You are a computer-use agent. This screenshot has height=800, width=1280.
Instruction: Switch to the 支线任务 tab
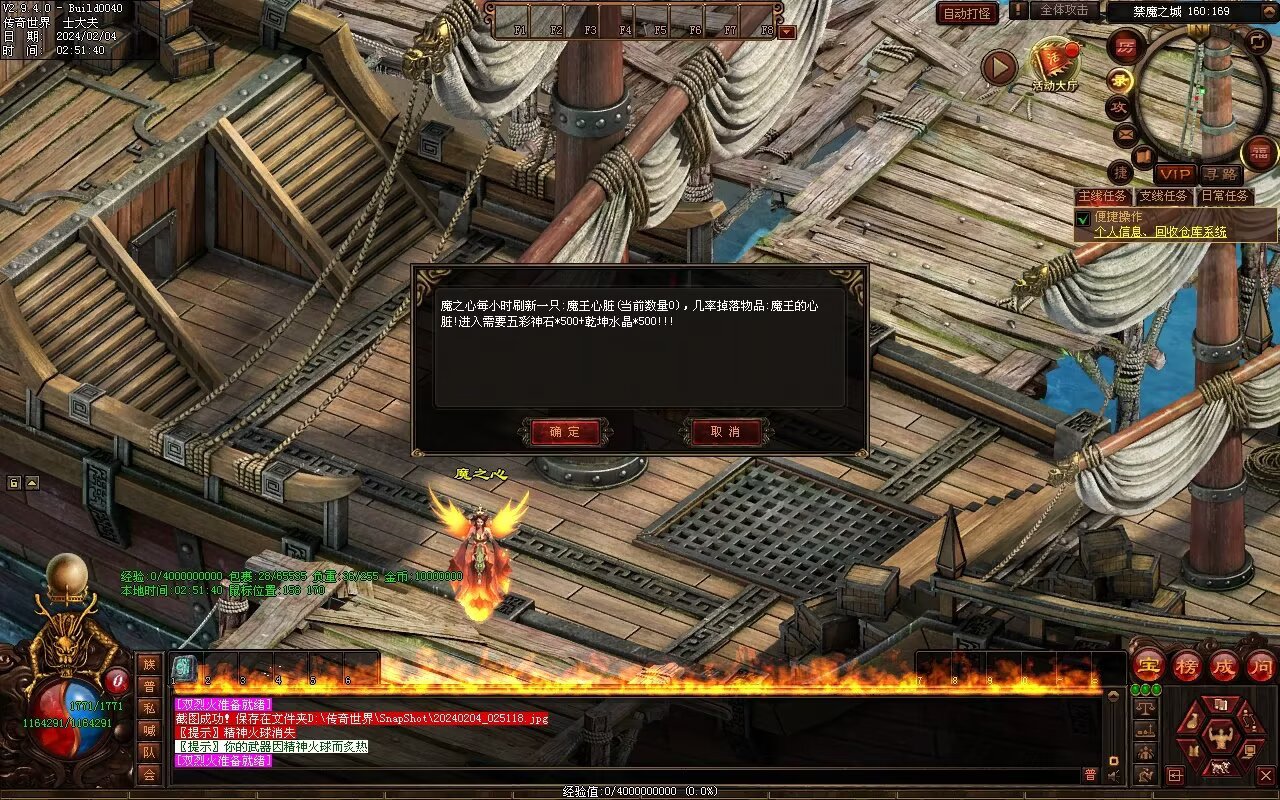coord(1164,196)
